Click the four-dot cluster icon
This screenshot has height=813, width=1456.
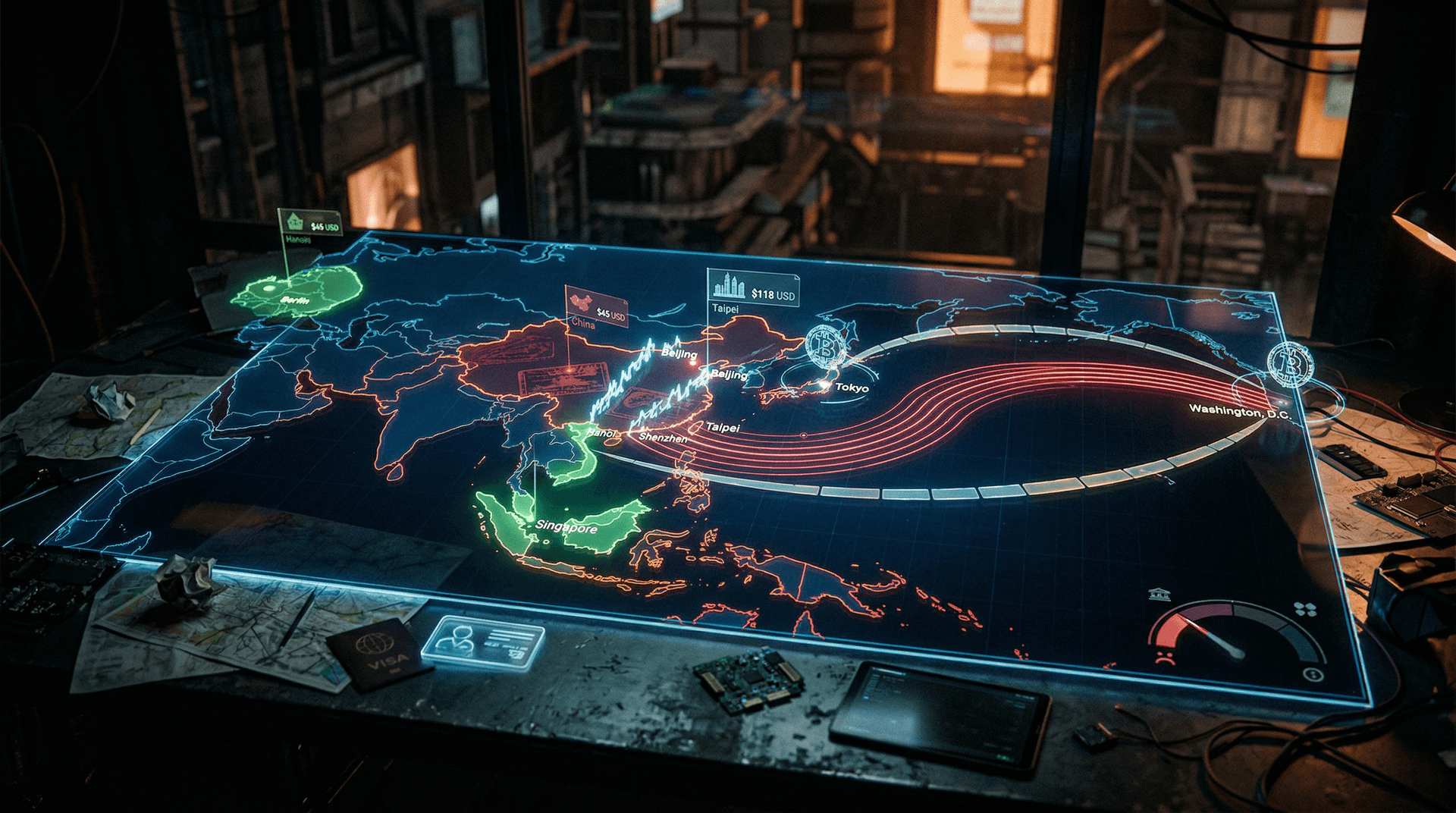[1305, 609]
